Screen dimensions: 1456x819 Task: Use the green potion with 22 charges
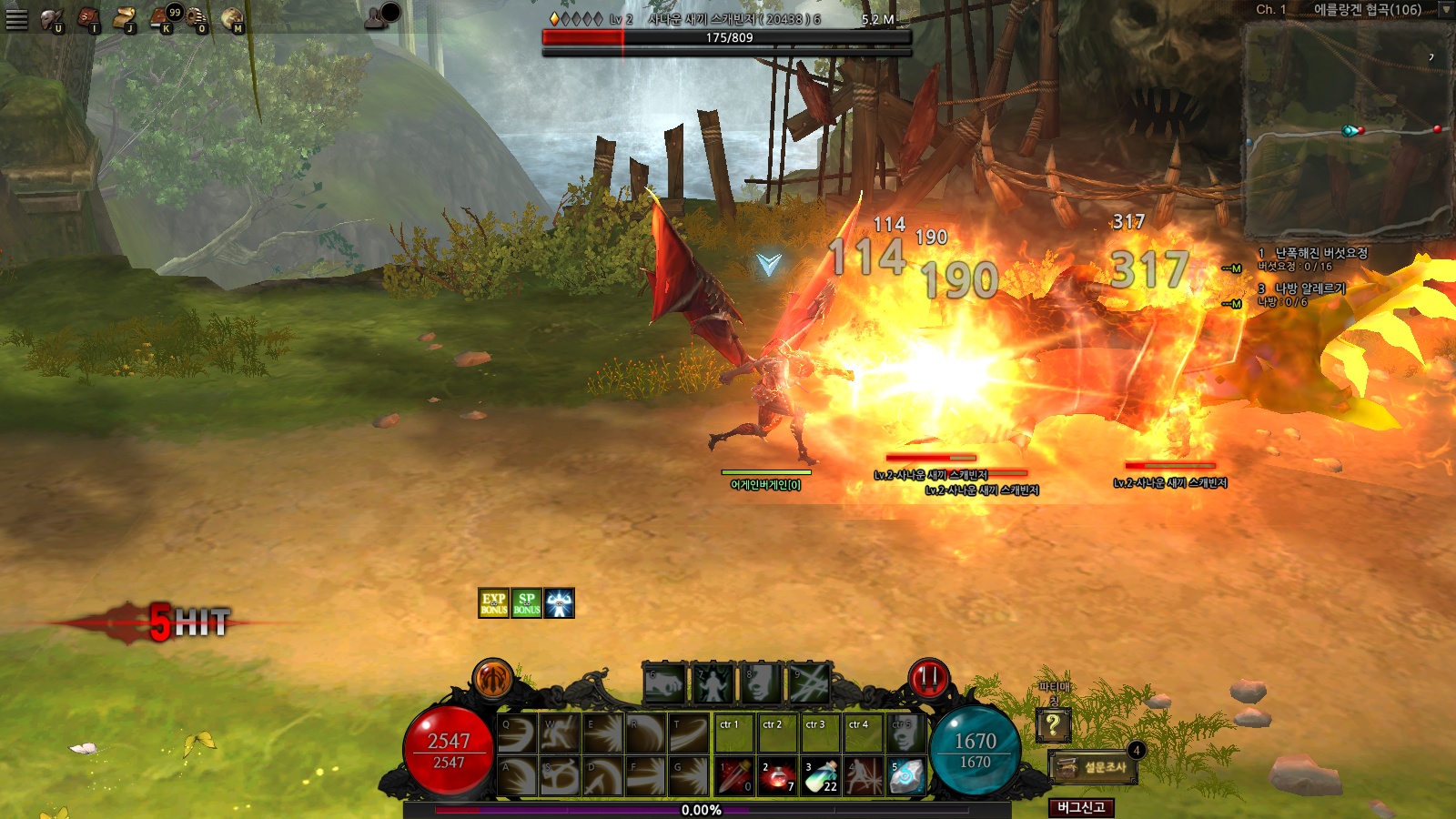pyautogui.click(x=821, y=777)
